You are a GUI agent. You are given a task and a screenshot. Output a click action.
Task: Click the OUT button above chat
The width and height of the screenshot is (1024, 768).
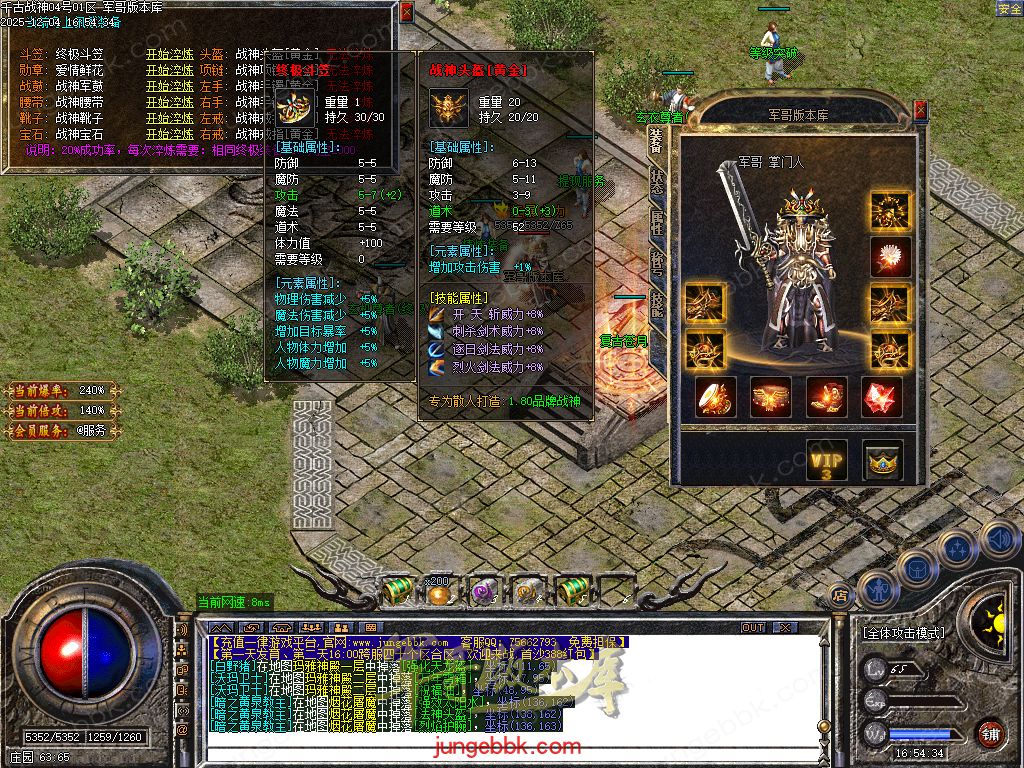click(x=752, y=628)
